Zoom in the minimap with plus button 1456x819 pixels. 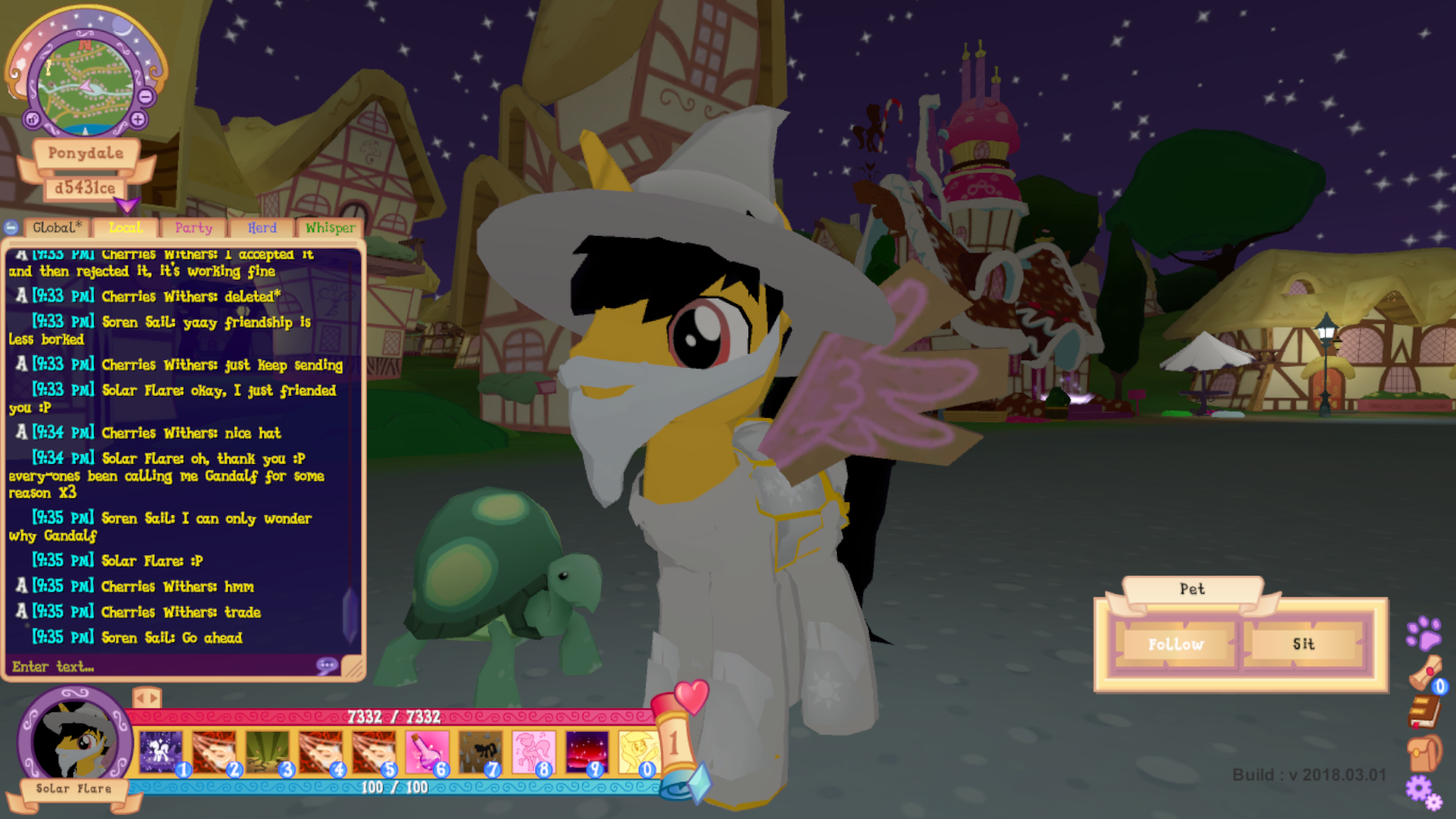coord(138,119)
